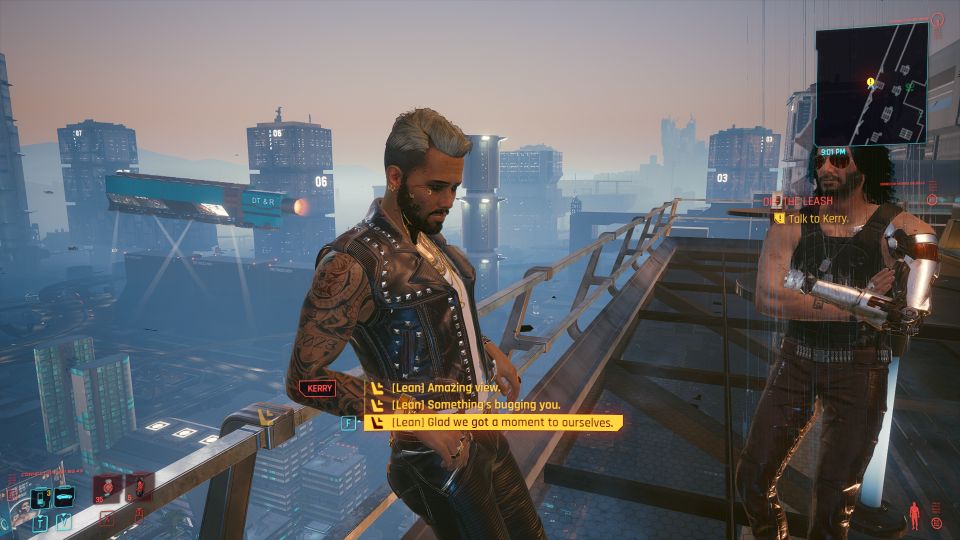Select the "Something's bugging you." reply
Screen dimensions: 960x540
point(475,405)
